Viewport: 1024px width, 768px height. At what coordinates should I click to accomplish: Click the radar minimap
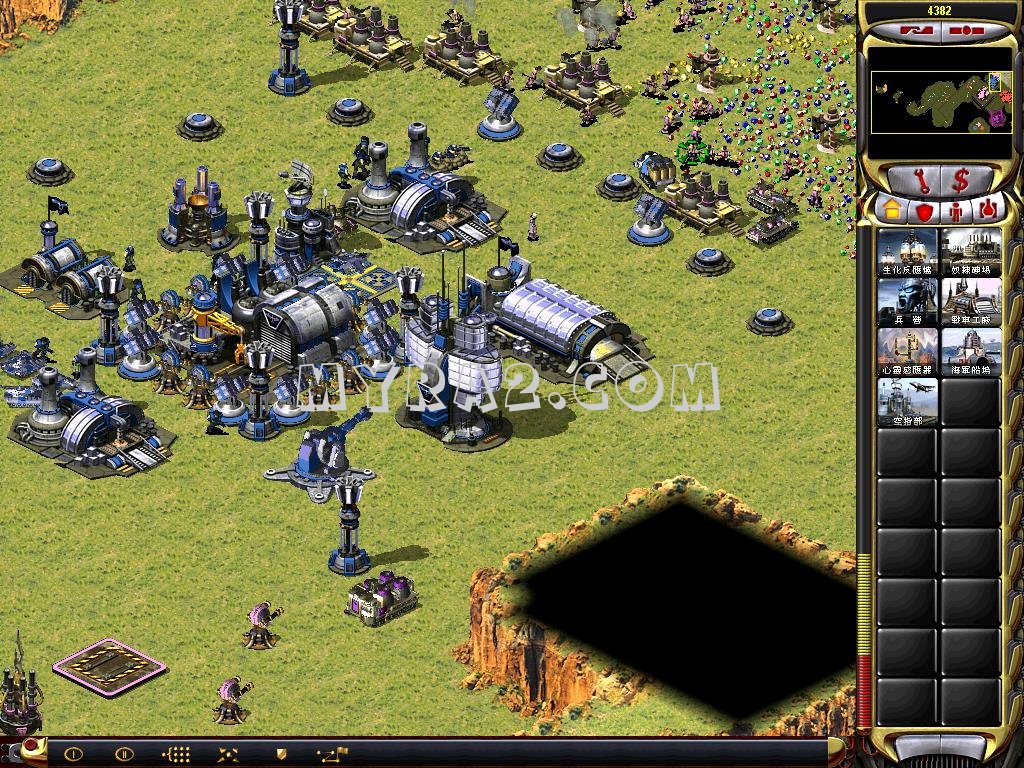pos(941,102)
